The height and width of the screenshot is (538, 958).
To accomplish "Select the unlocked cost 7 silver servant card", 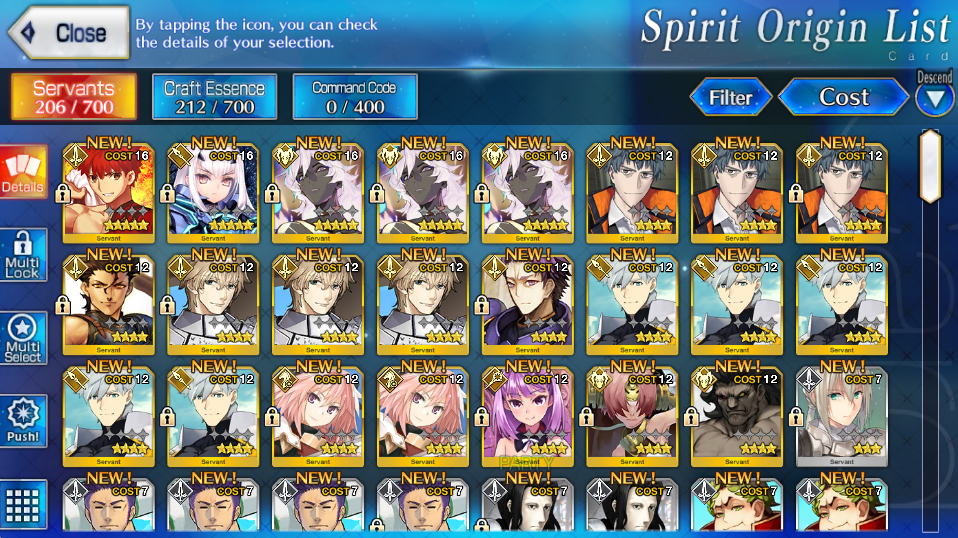I will pyautogui.click(x=841, y=414).
